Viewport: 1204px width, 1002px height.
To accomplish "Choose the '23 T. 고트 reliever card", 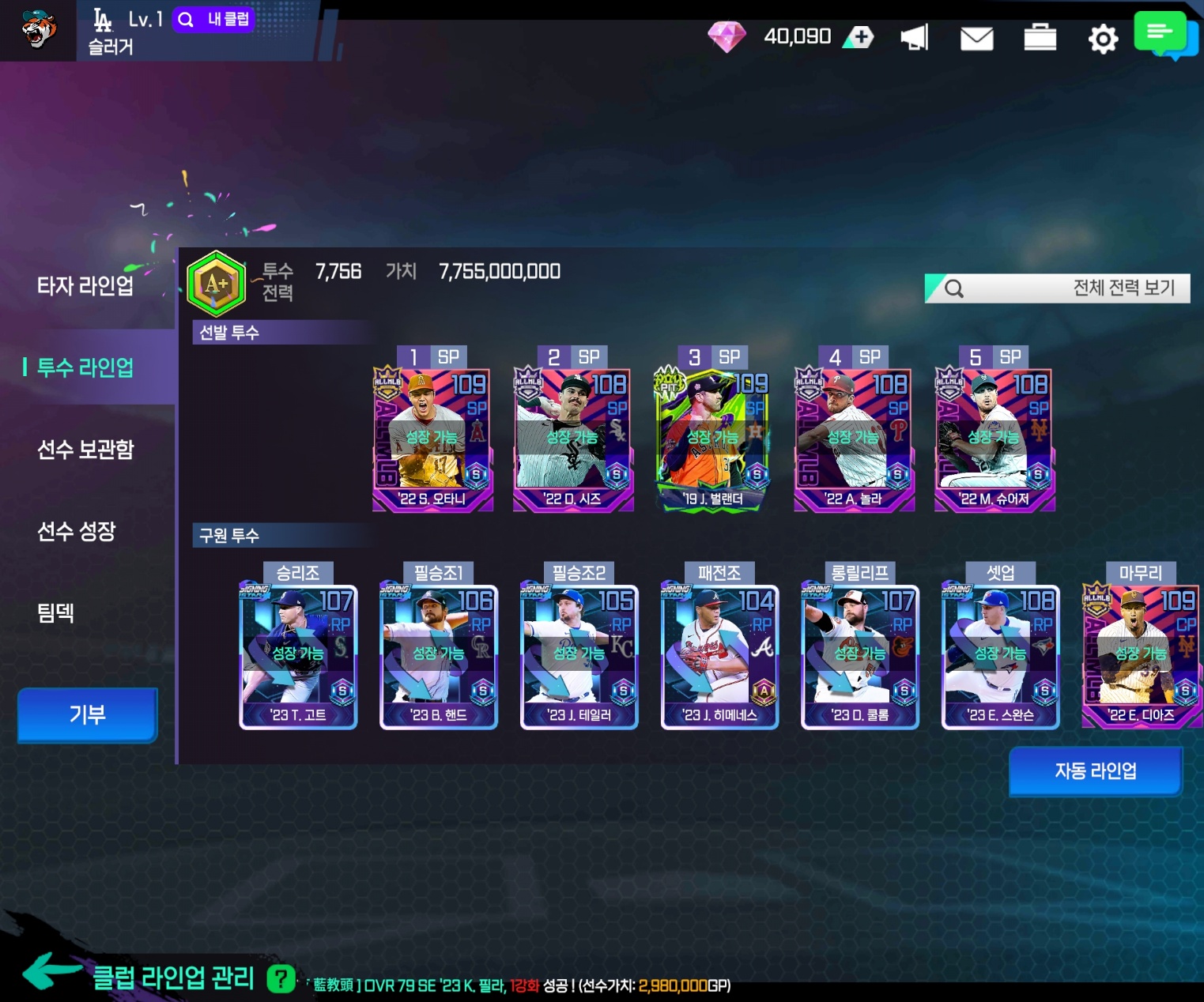I will click(x=298, y=656).
